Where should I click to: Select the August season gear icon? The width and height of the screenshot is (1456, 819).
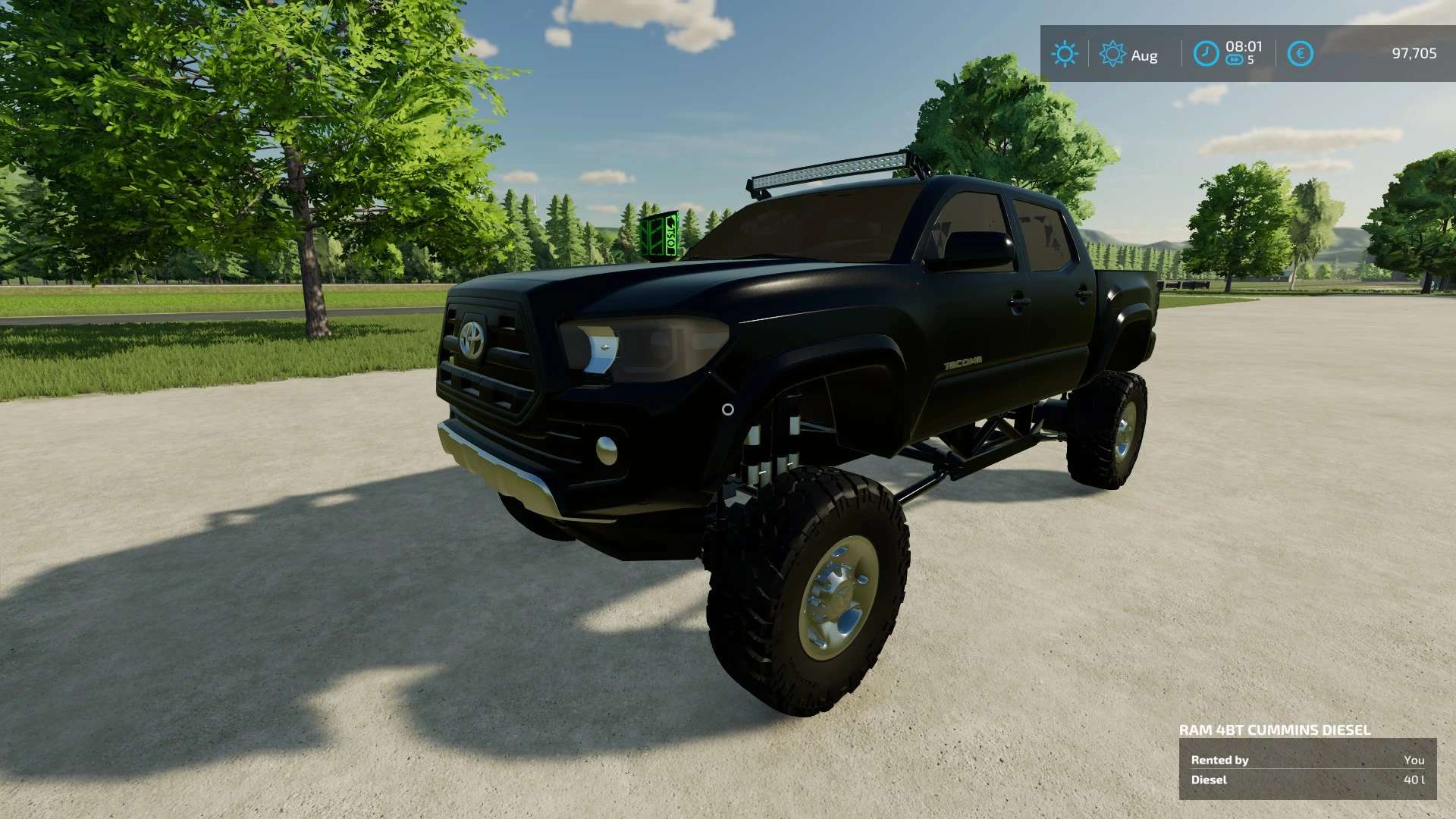click(1112, 54)
